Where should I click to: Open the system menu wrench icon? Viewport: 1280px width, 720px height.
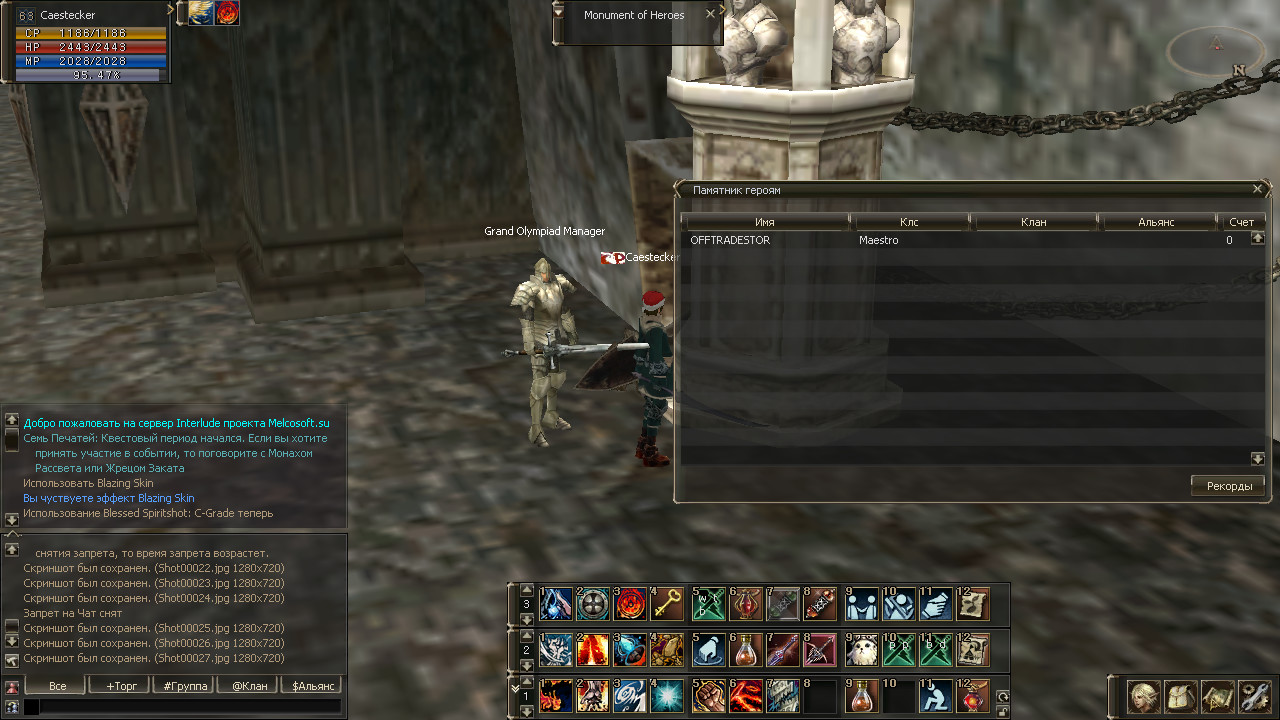[1254, 696]
